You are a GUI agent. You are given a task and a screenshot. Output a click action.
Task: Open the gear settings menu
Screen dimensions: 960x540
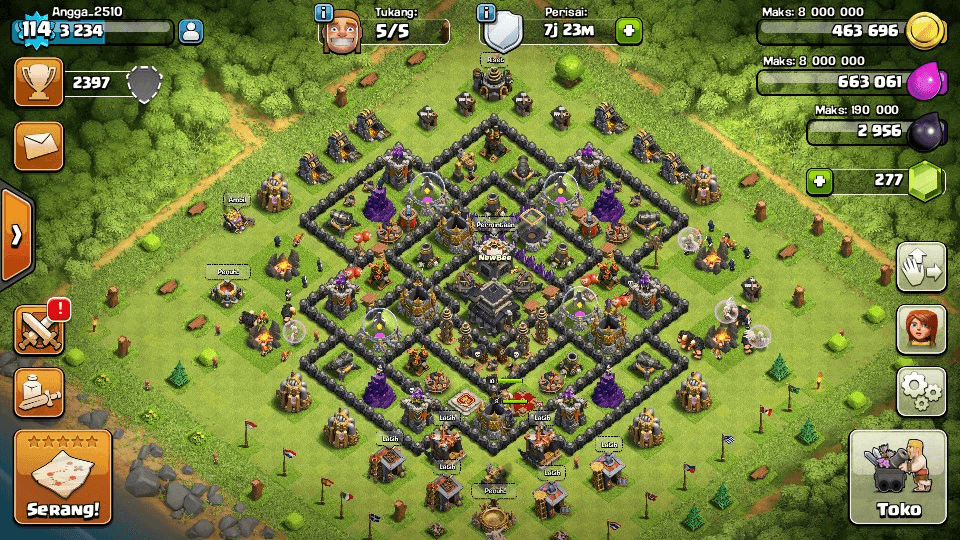[921, 390]
